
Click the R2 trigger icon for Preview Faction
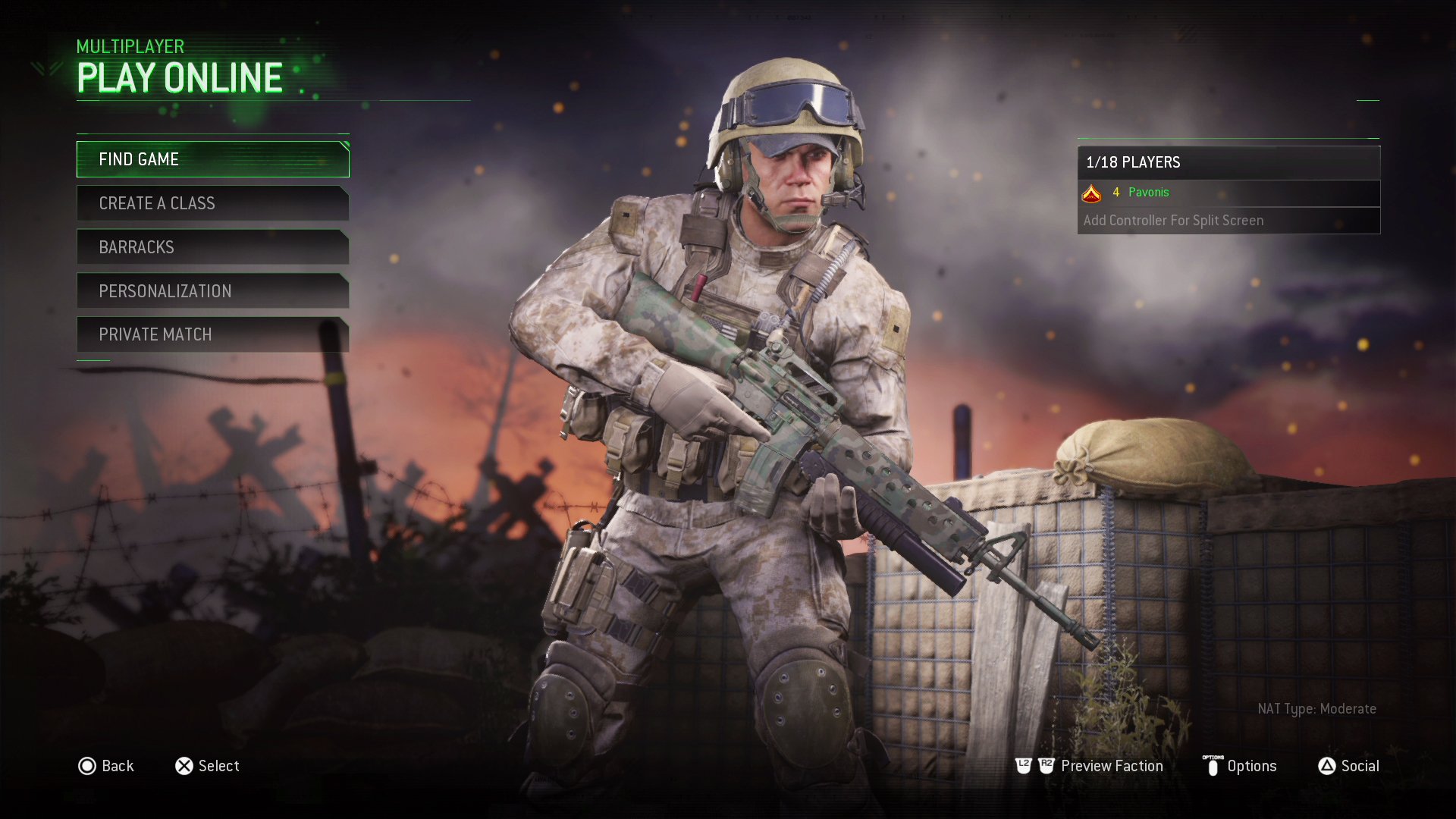coord(1047,766)
